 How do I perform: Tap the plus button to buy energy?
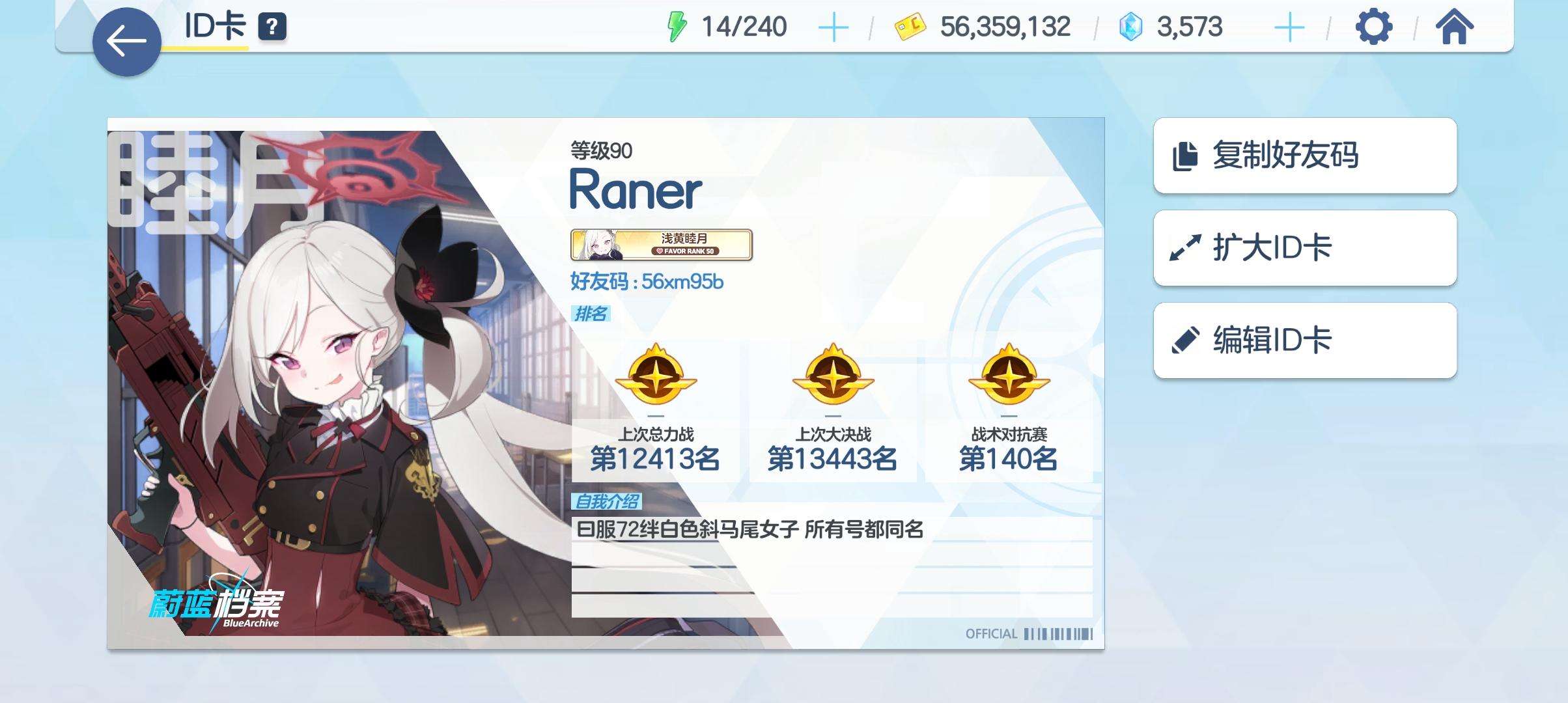[835, 27]
